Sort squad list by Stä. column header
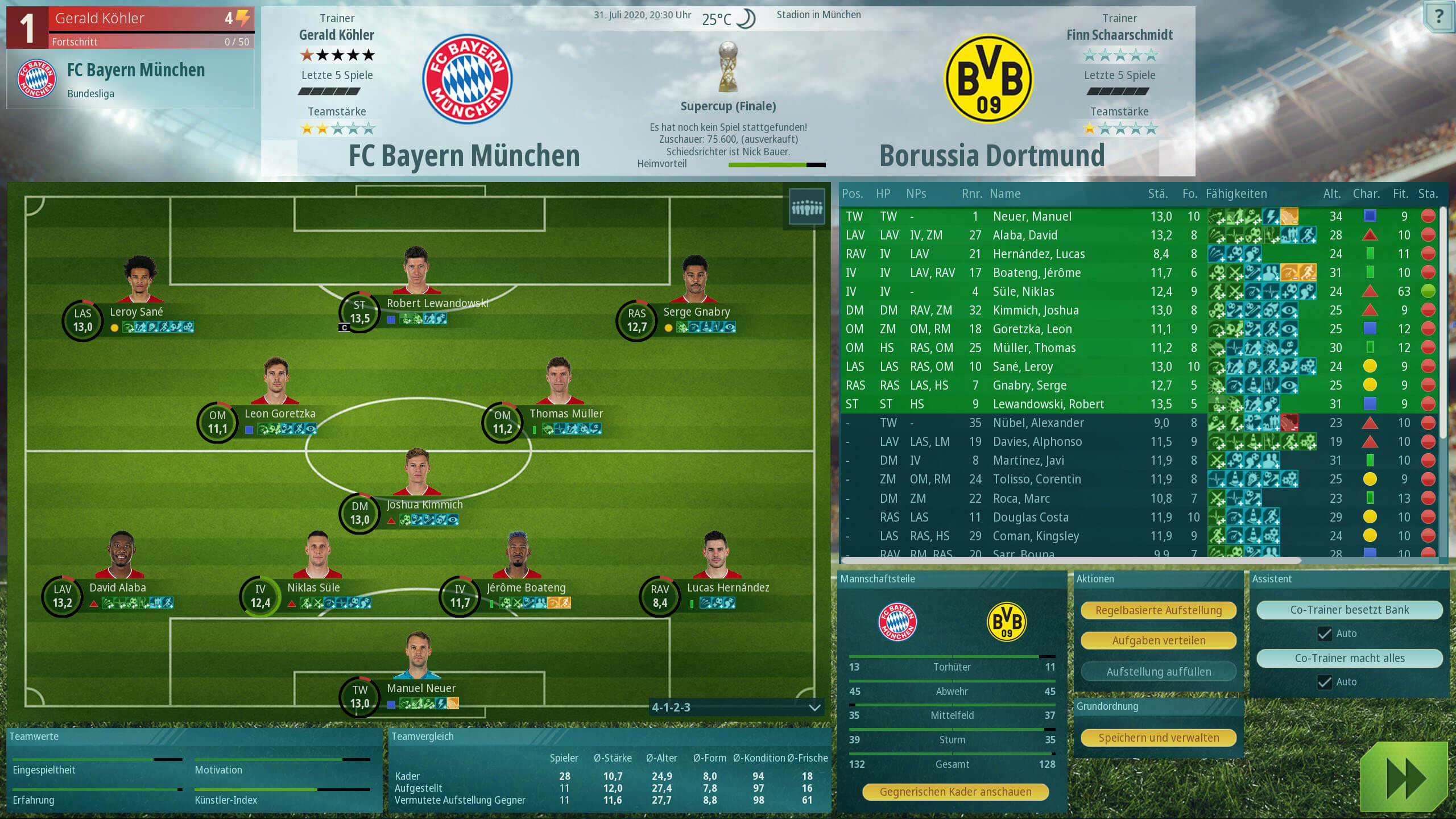Viewport: 1456px width, 819px height. [x=1157, y=194]
